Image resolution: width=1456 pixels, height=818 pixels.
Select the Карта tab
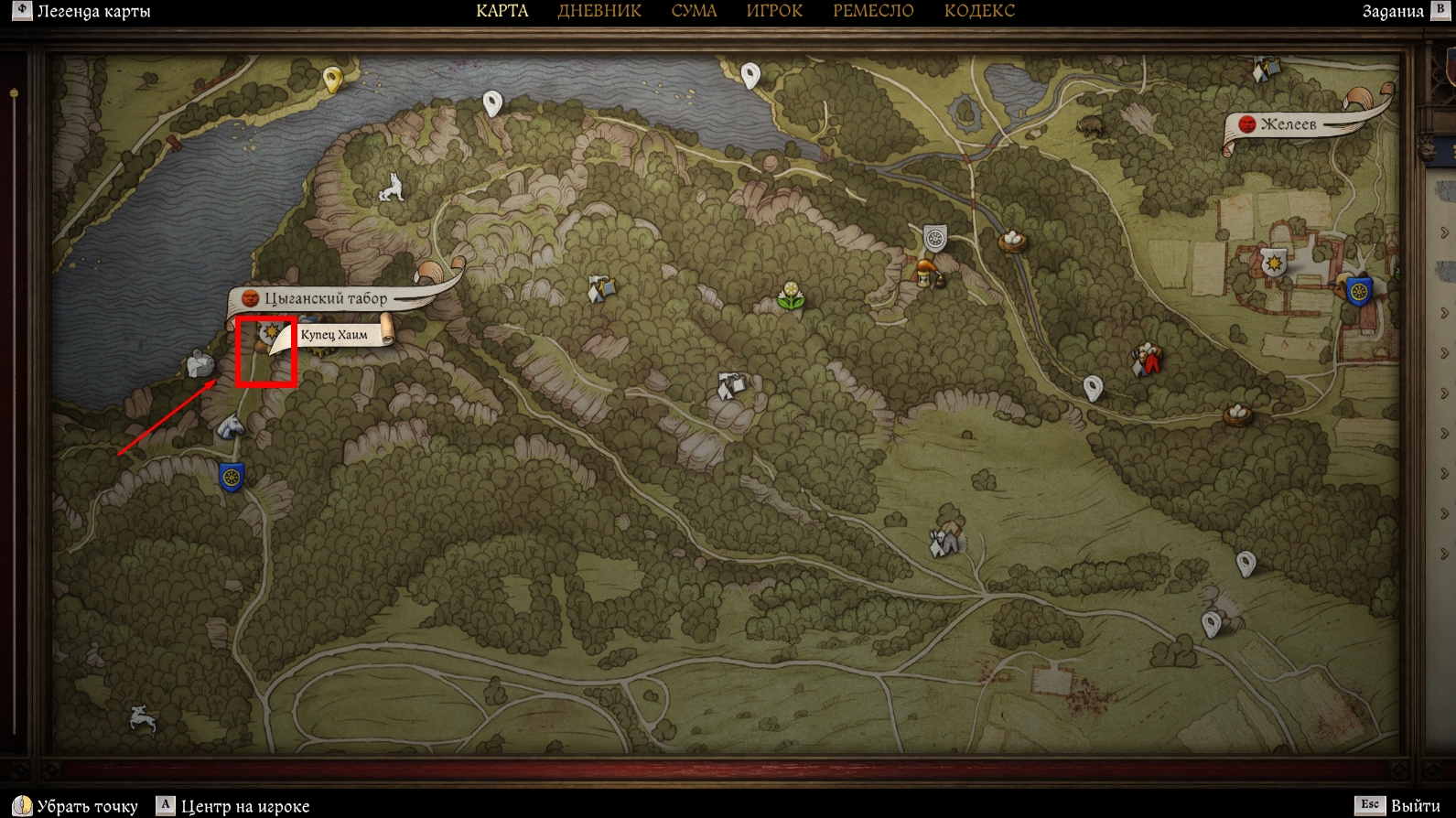[502, 11]
